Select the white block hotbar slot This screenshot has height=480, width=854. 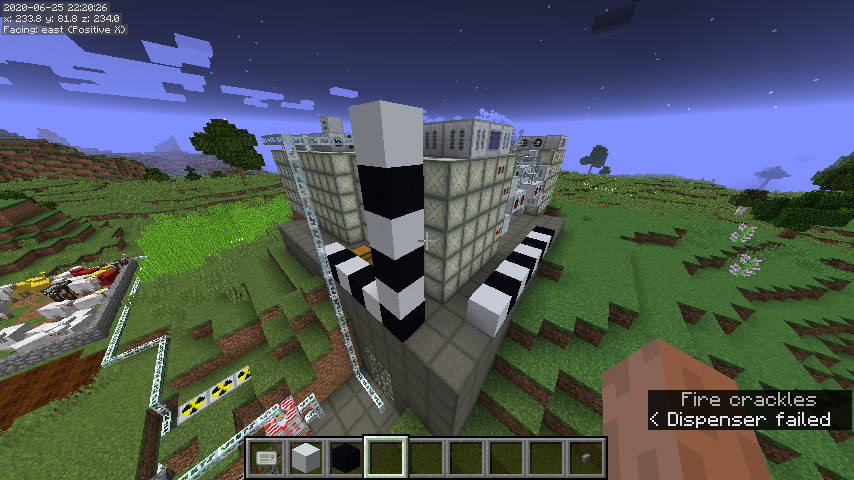(306, 459)
